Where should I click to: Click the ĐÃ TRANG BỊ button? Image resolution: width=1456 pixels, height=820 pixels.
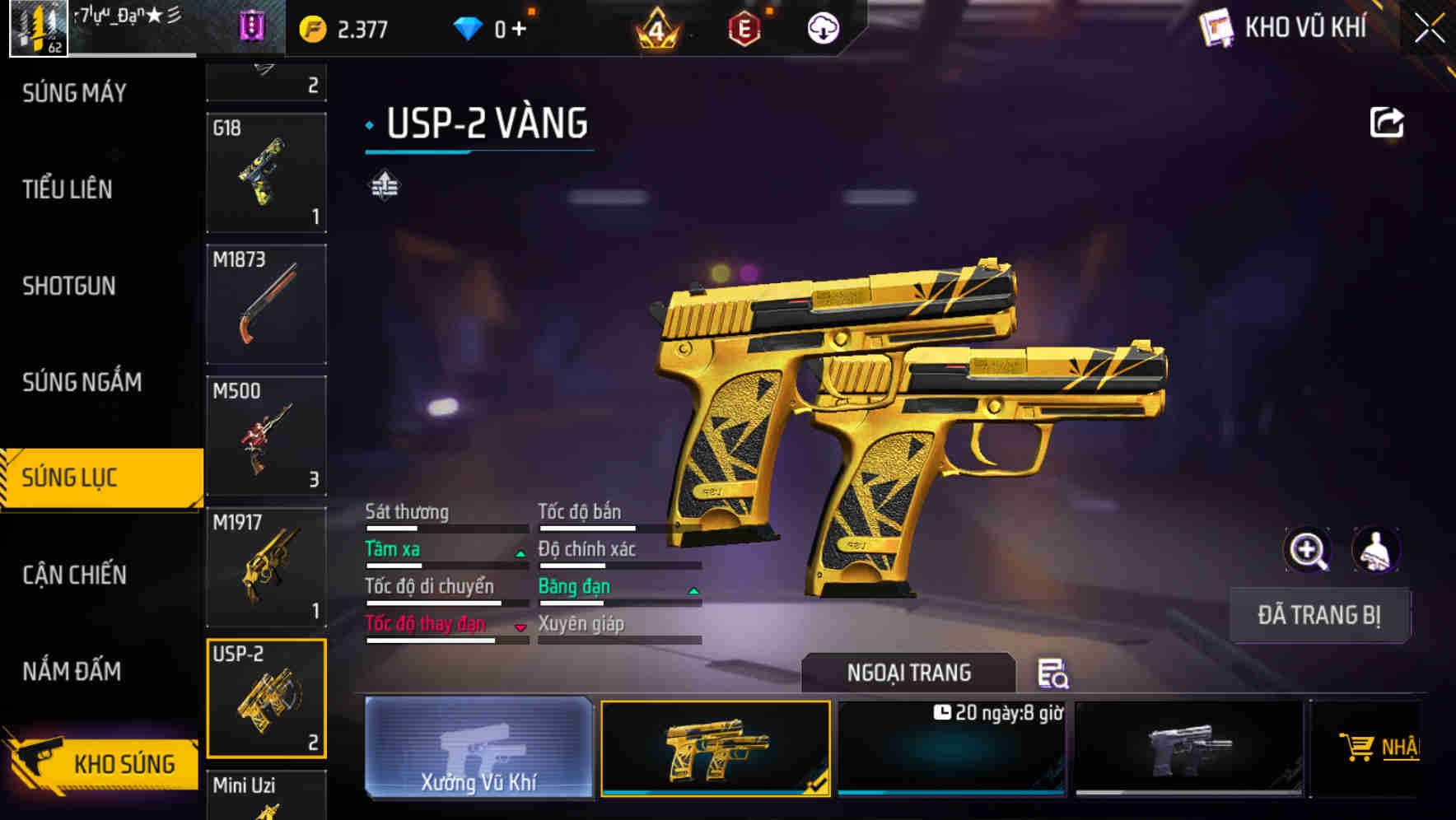coord(1319,615)
